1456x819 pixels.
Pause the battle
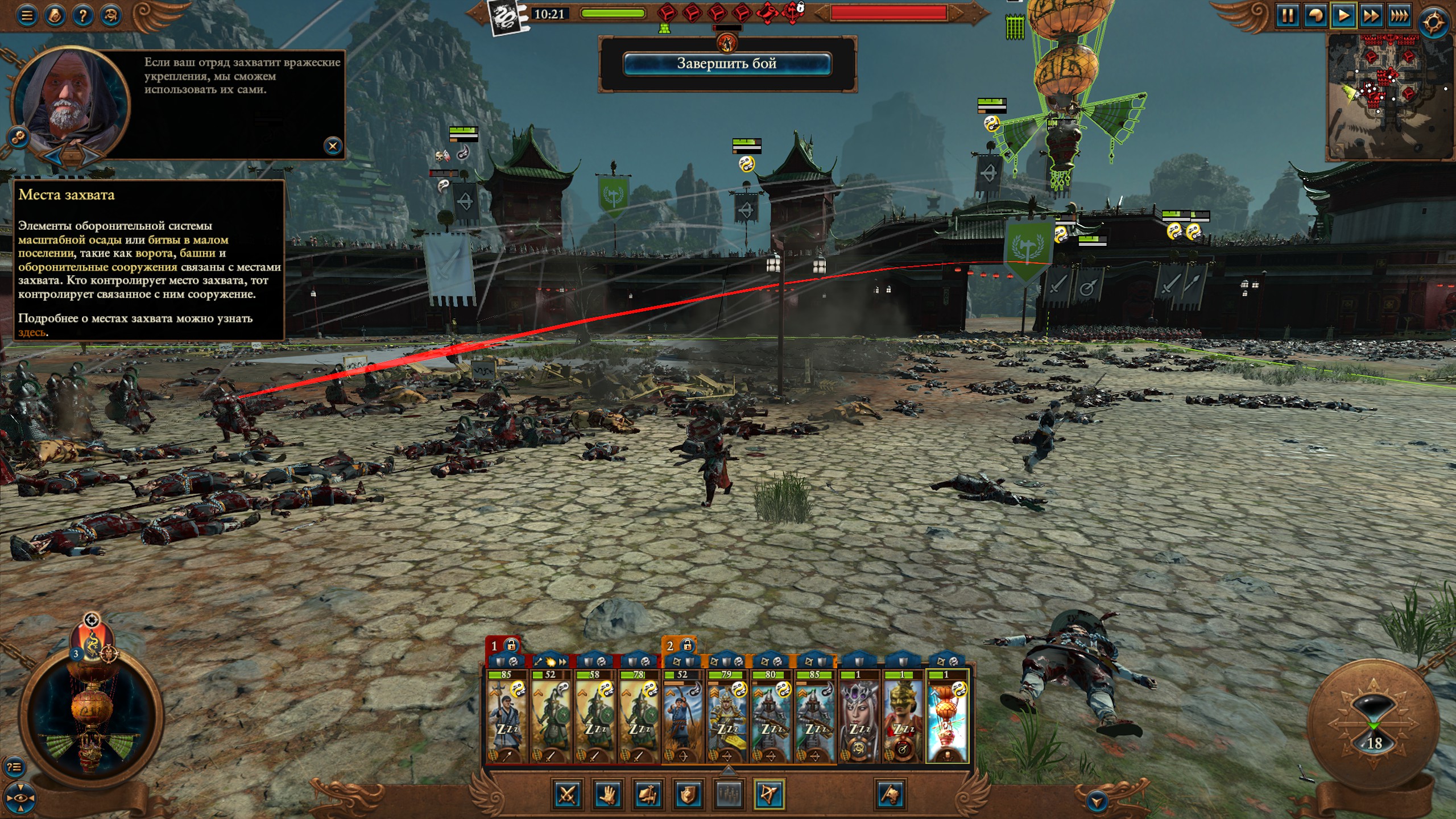[1287, 15]
